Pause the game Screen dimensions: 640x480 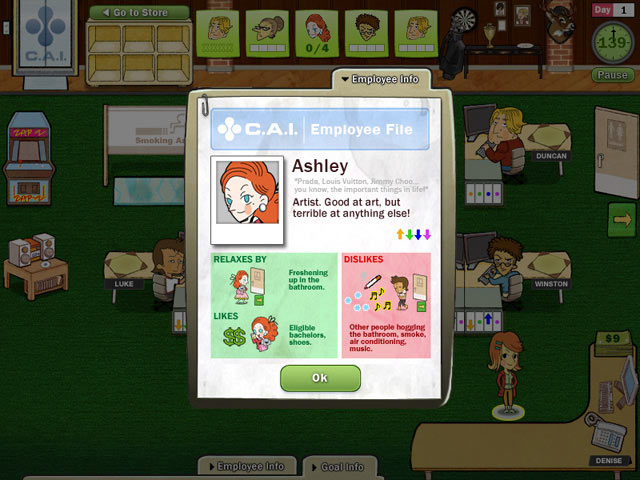pos(611,75)
